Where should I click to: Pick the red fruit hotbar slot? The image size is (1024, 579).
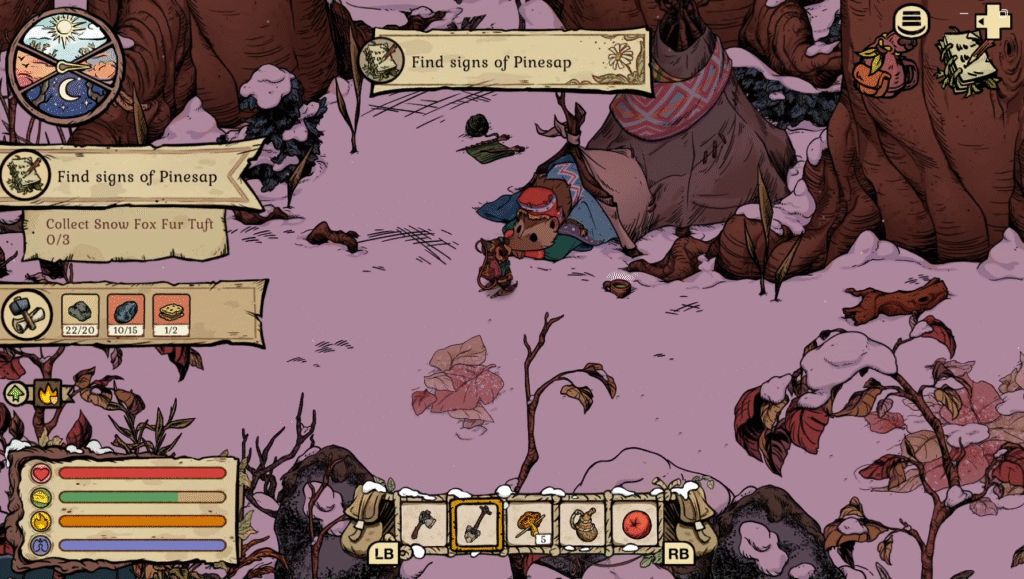tap(635, 523)
